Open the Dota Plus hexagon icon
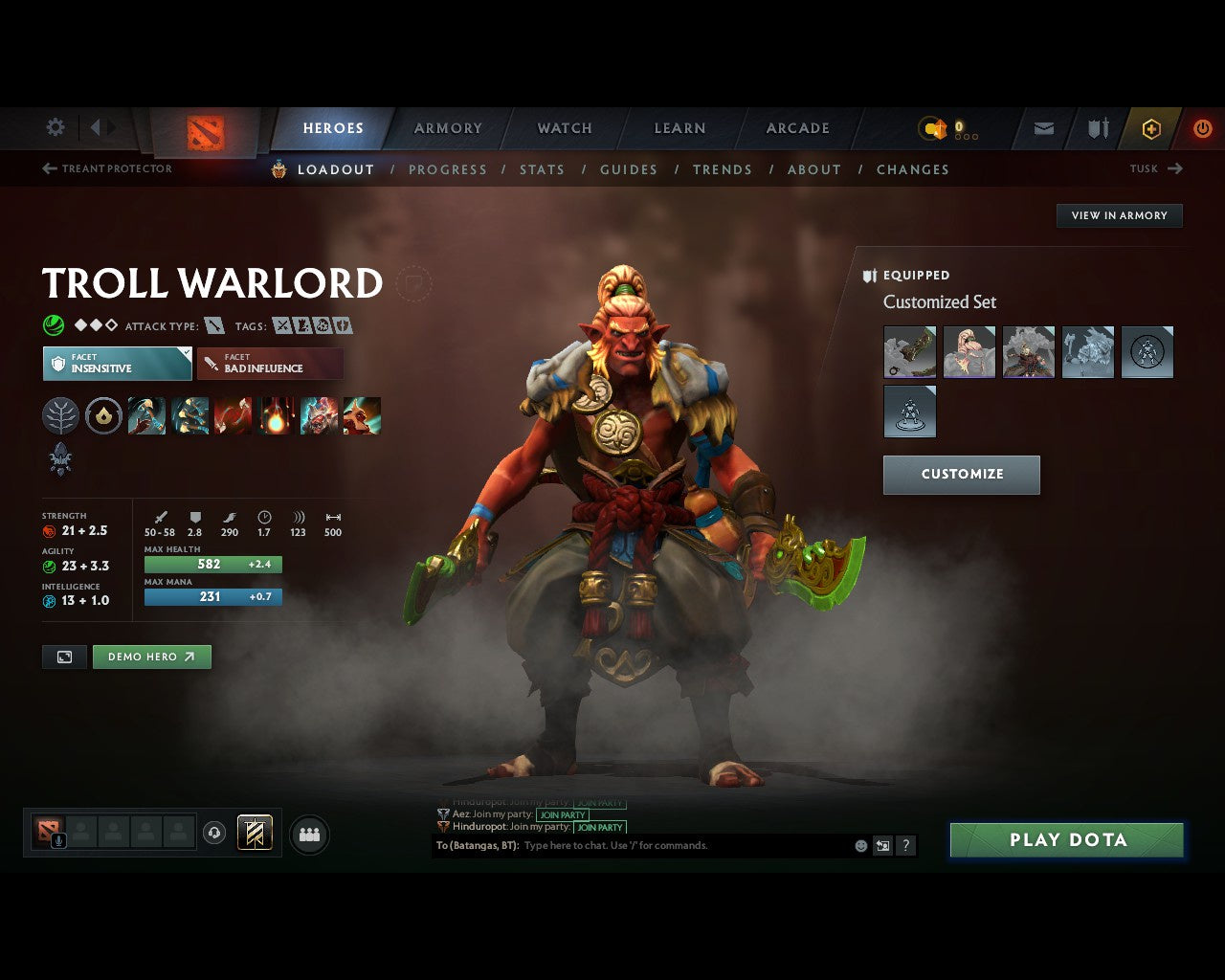1225x980 pixels. [x=1151, y=128]
